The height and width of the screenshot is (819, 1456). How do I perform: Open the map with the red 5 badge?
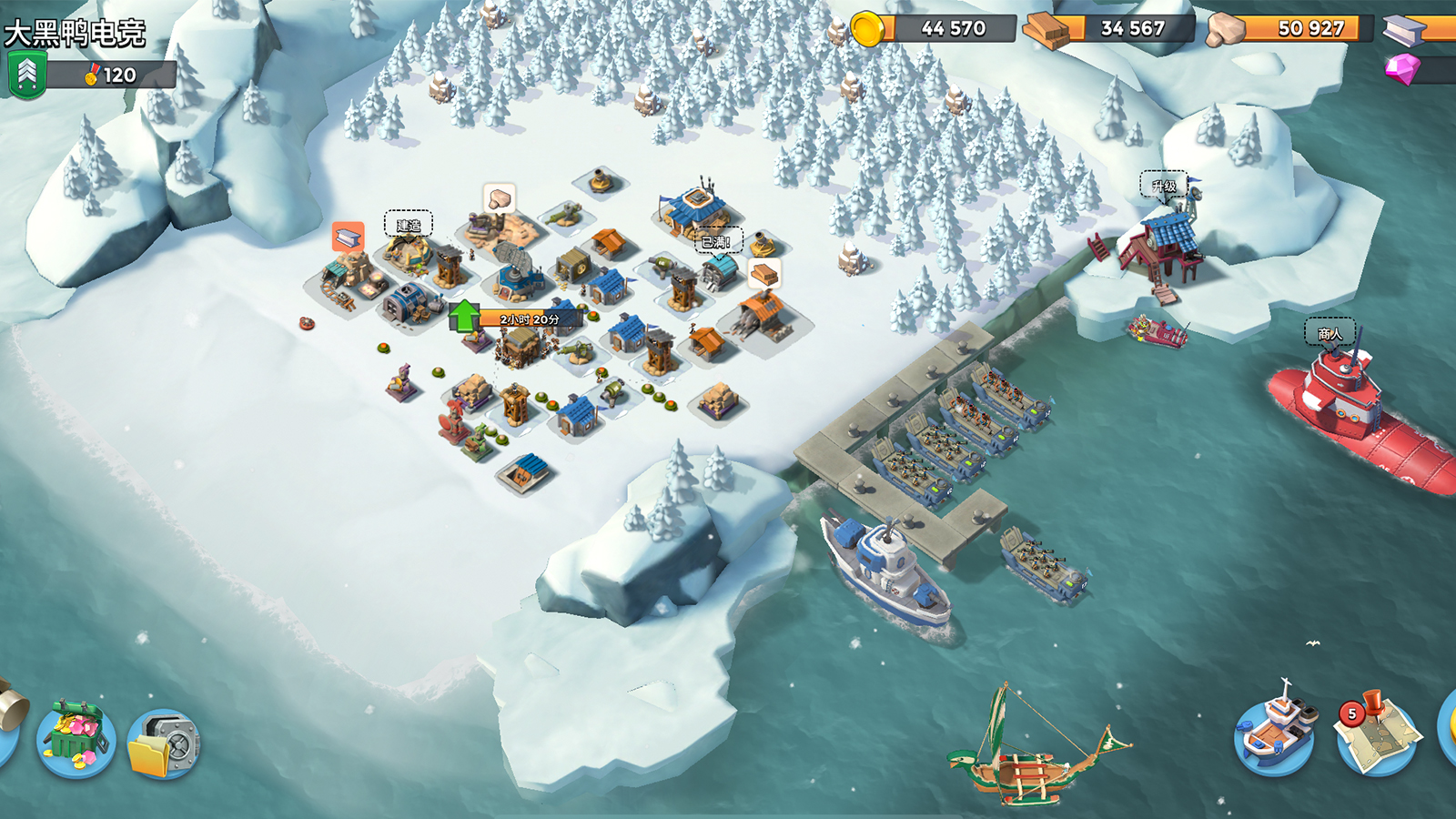1376,733
